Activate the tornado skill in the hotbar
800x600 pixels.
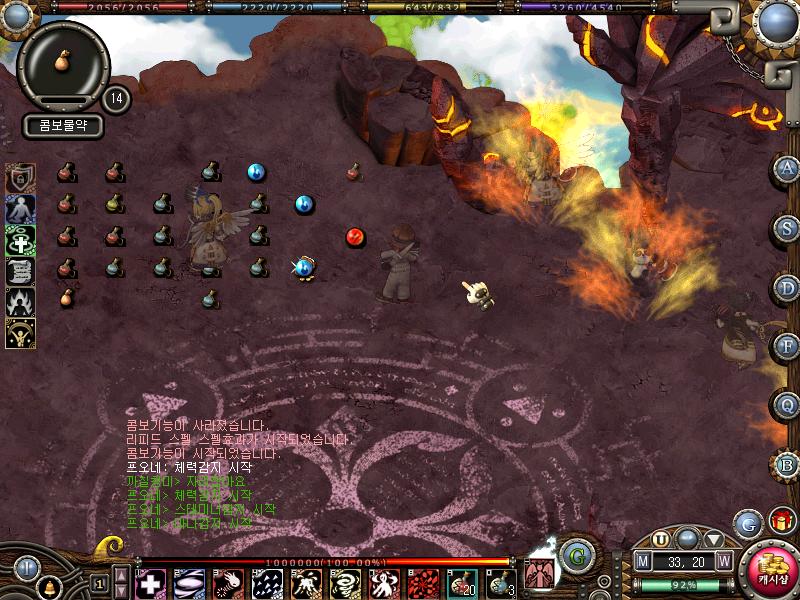[x=346, y=582]
